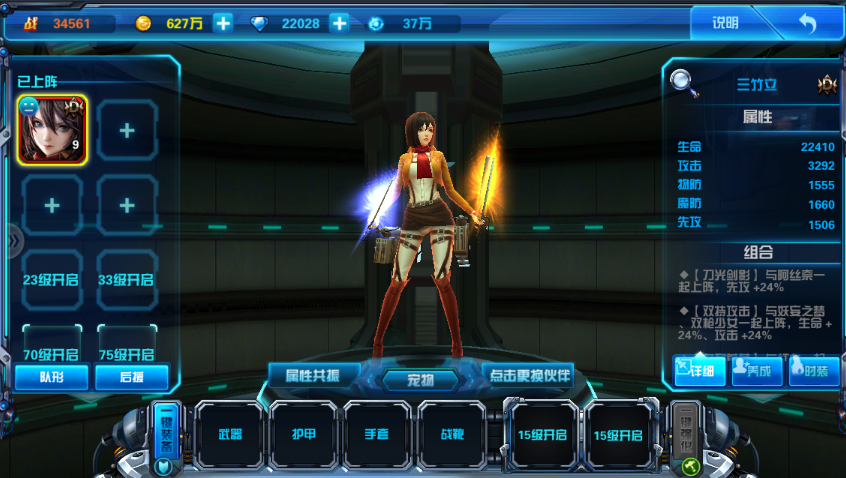Click 点击更换伙伴 to change partner
Image resolution: width=846 pixels, height=478 pixels.
(x=528, y=375)
